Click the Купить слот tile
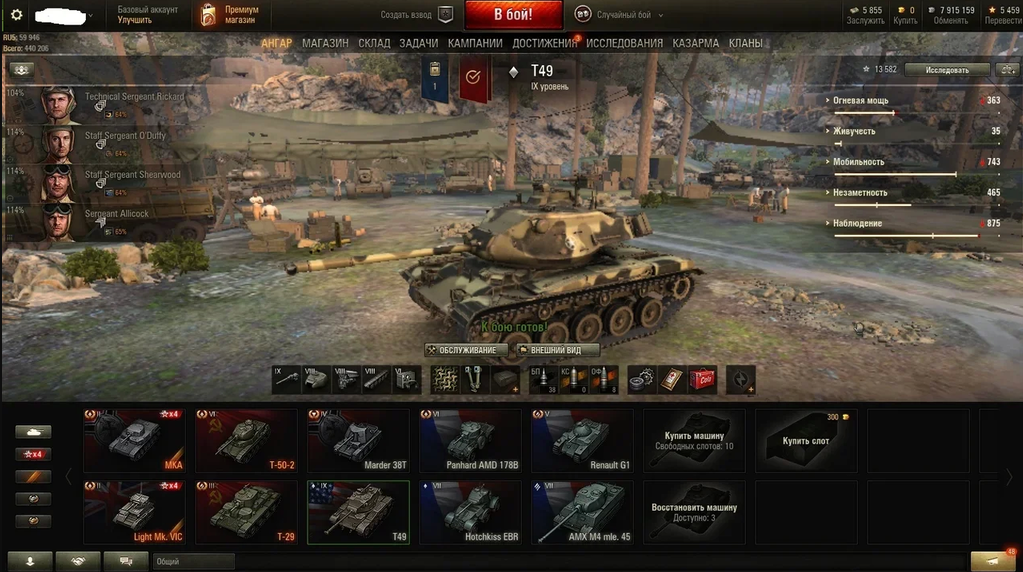 [807, 439]
